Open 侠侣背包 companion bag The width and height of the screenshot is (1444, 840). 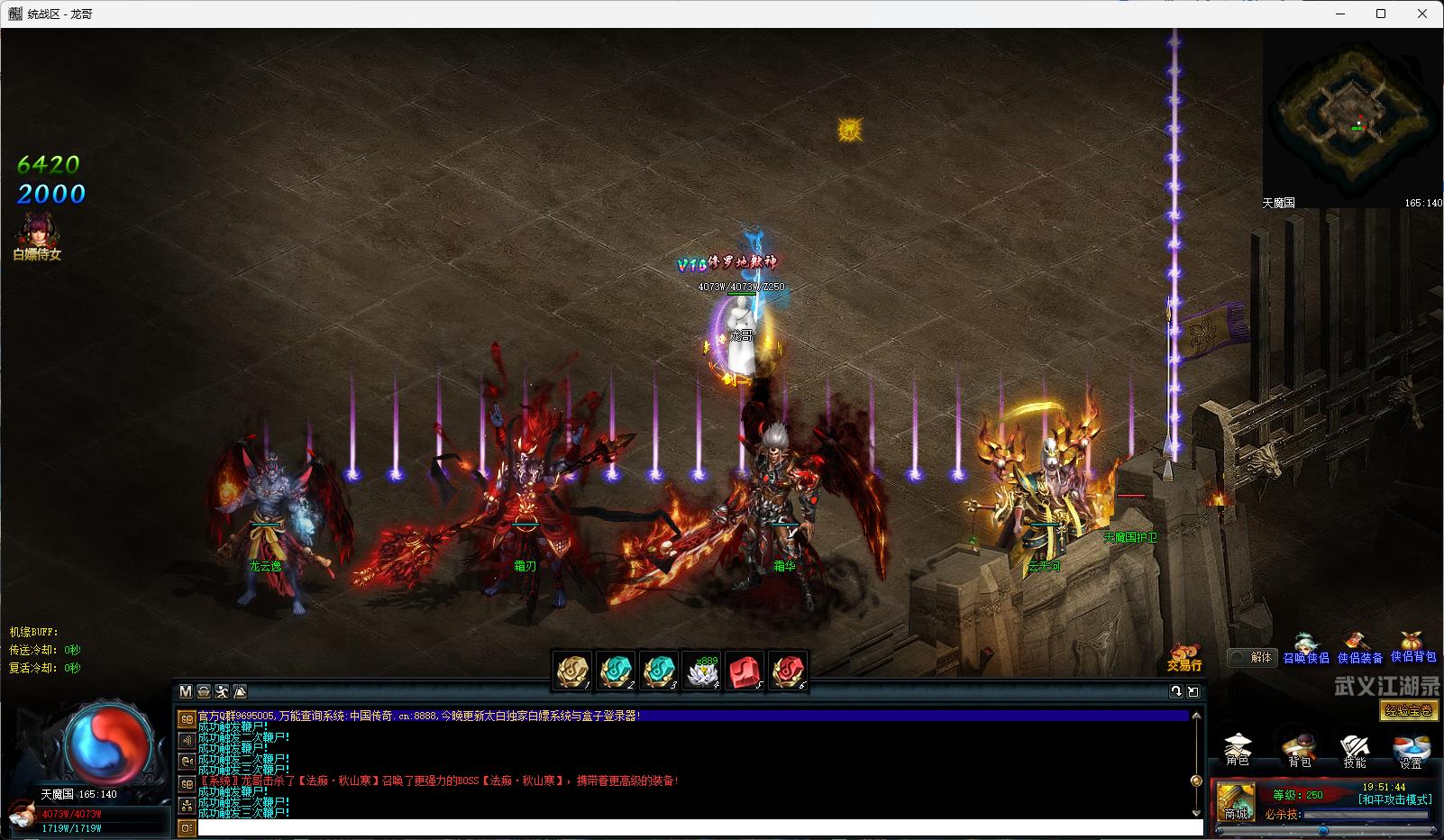tap(1412, 647)
